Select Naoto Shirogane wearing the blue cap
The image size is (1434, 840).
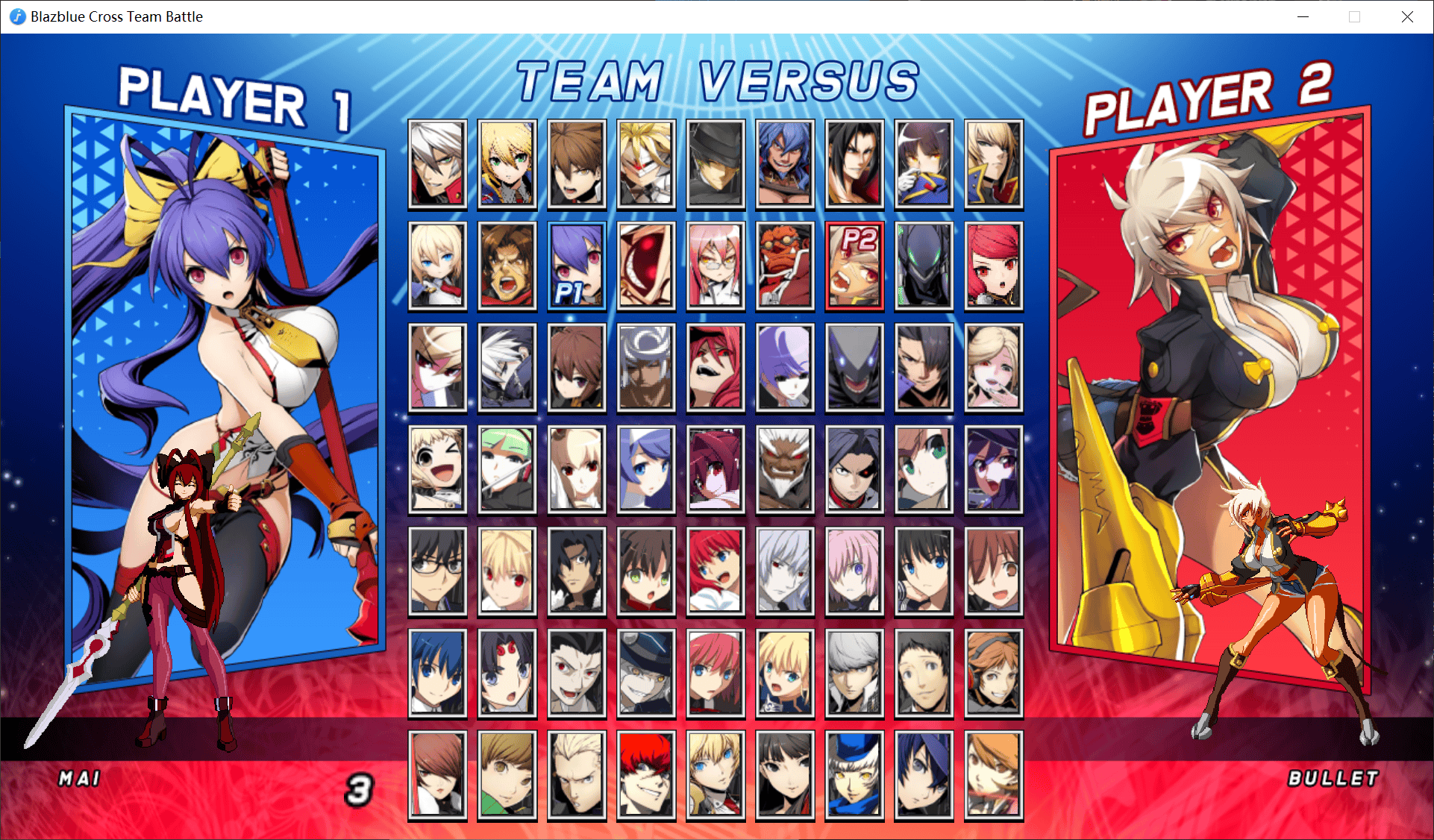click(x=854, y=775)
